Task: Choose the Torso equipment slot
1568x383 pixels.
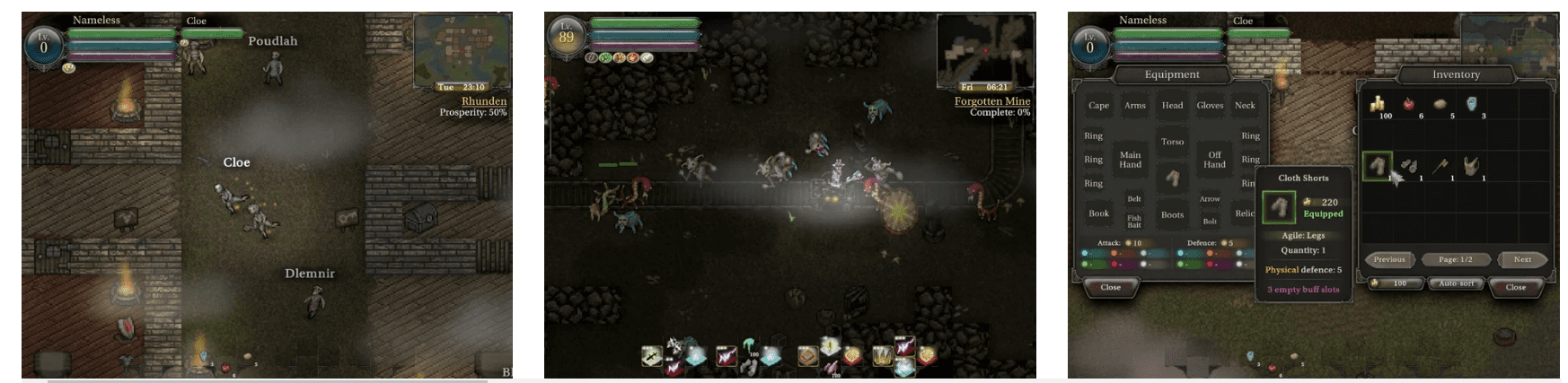Action: 1172,142
